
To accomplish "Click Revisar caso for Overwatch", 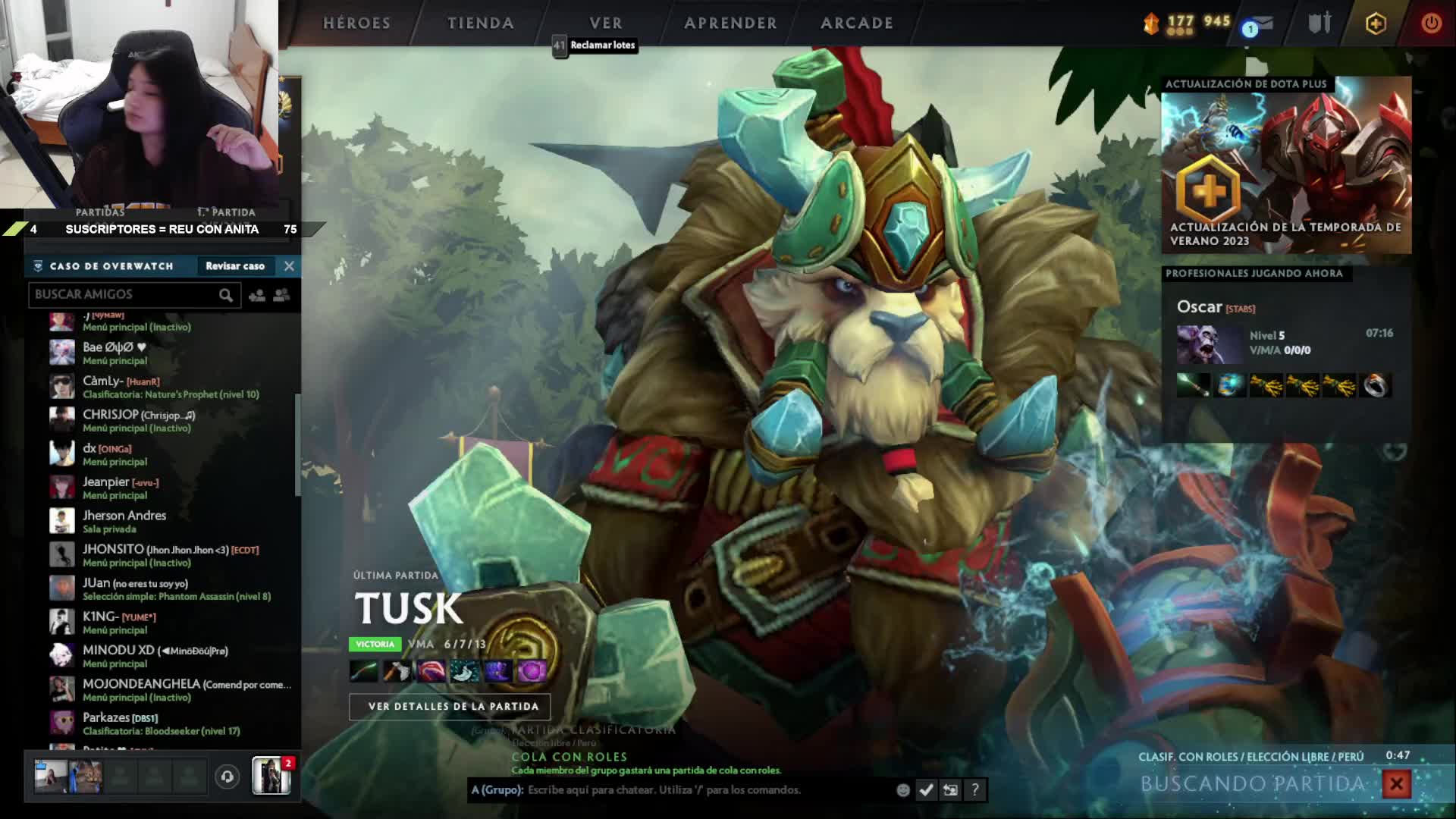I will tap(235, 266).
